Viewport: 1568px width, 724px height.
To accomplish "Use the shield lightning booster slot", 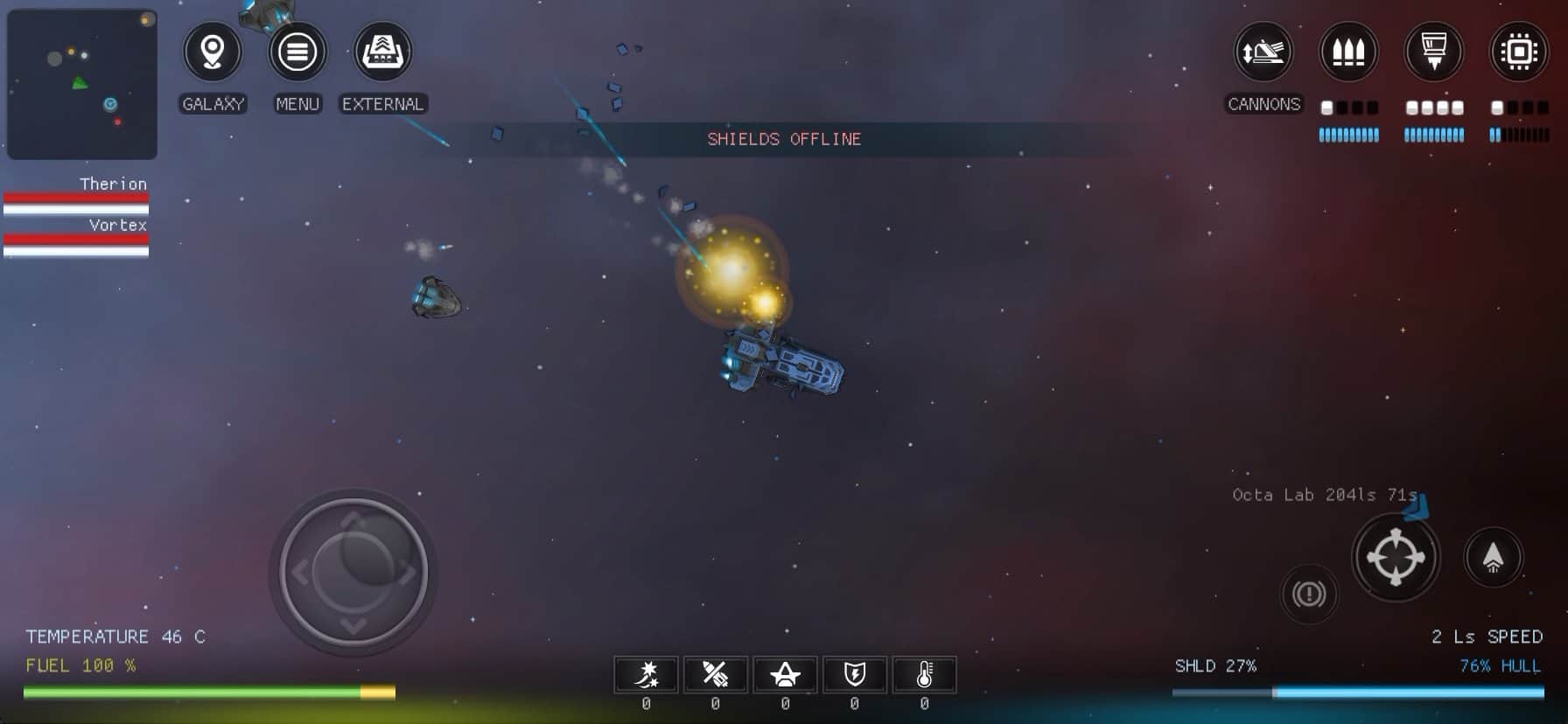I will [x=854, y=674].
